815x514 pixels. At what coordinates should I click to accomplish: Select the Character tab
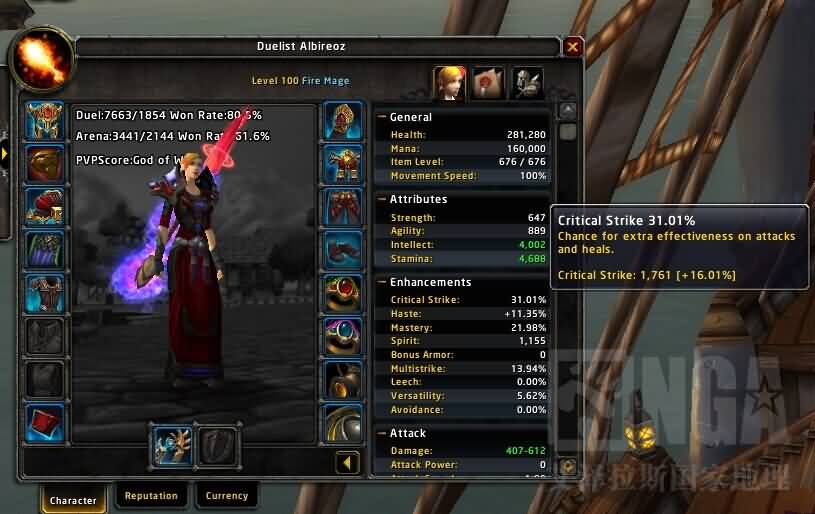tap(74, 499)
